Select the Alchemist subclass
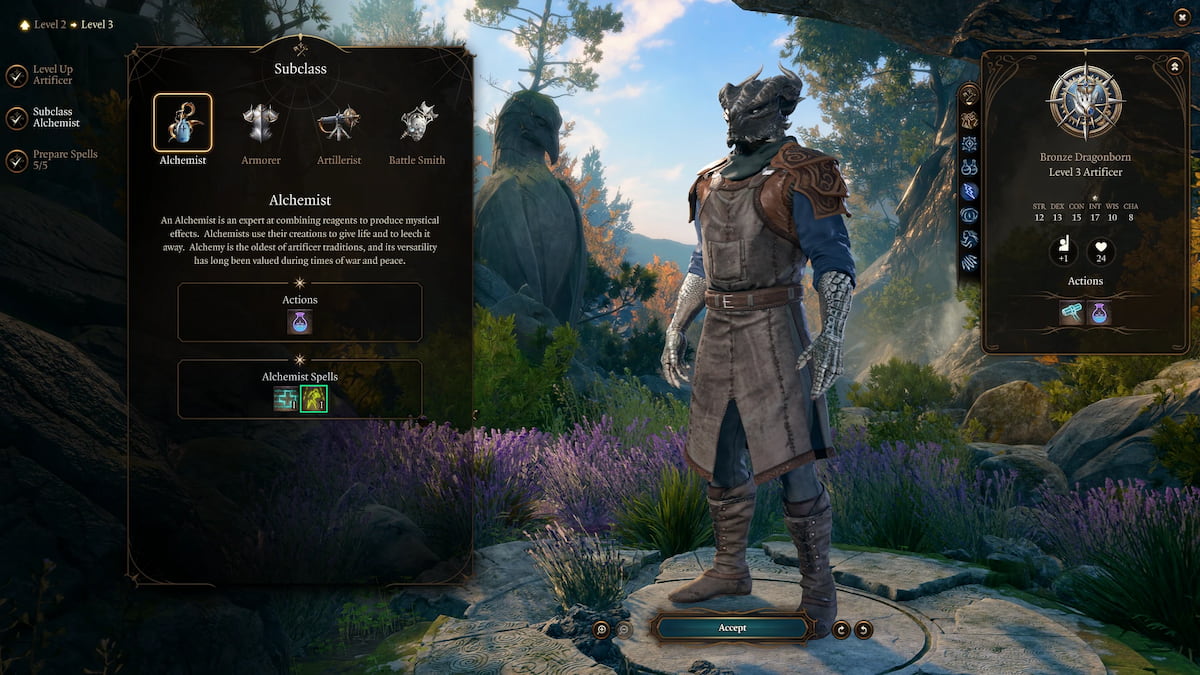Screen dimensions: 1200x675 point(182,123)
